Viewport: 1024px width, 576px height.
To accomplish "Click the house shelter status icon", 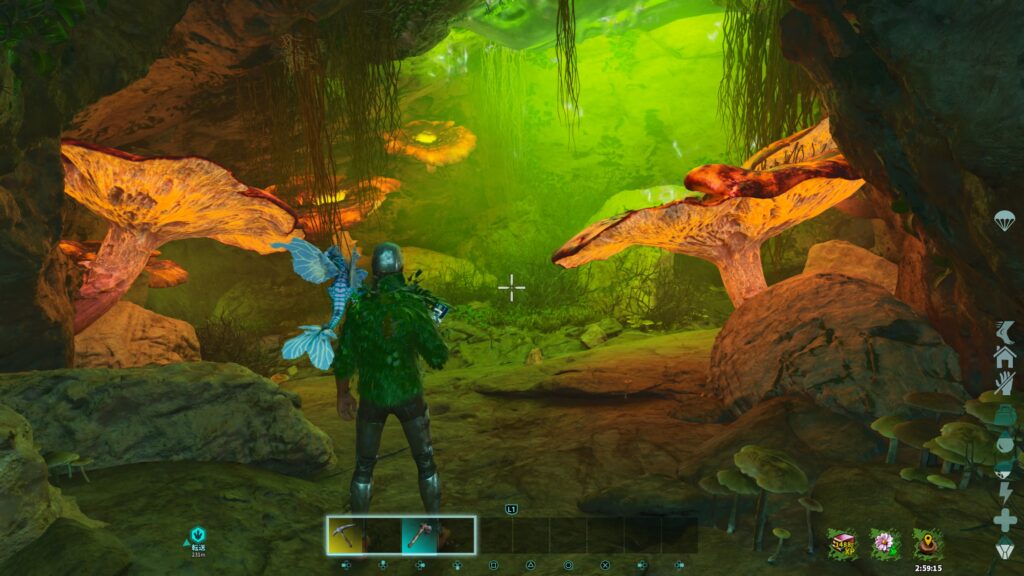I will point(1004,356).
